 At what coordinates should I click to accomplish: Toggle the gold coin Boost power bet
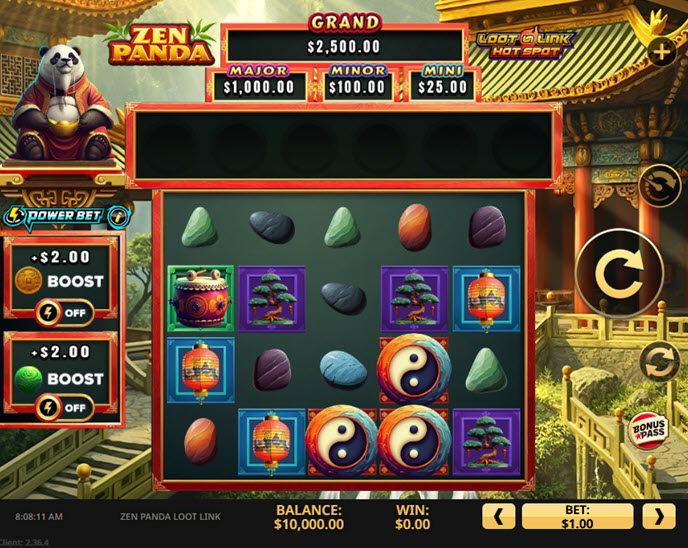coord(62,312)
